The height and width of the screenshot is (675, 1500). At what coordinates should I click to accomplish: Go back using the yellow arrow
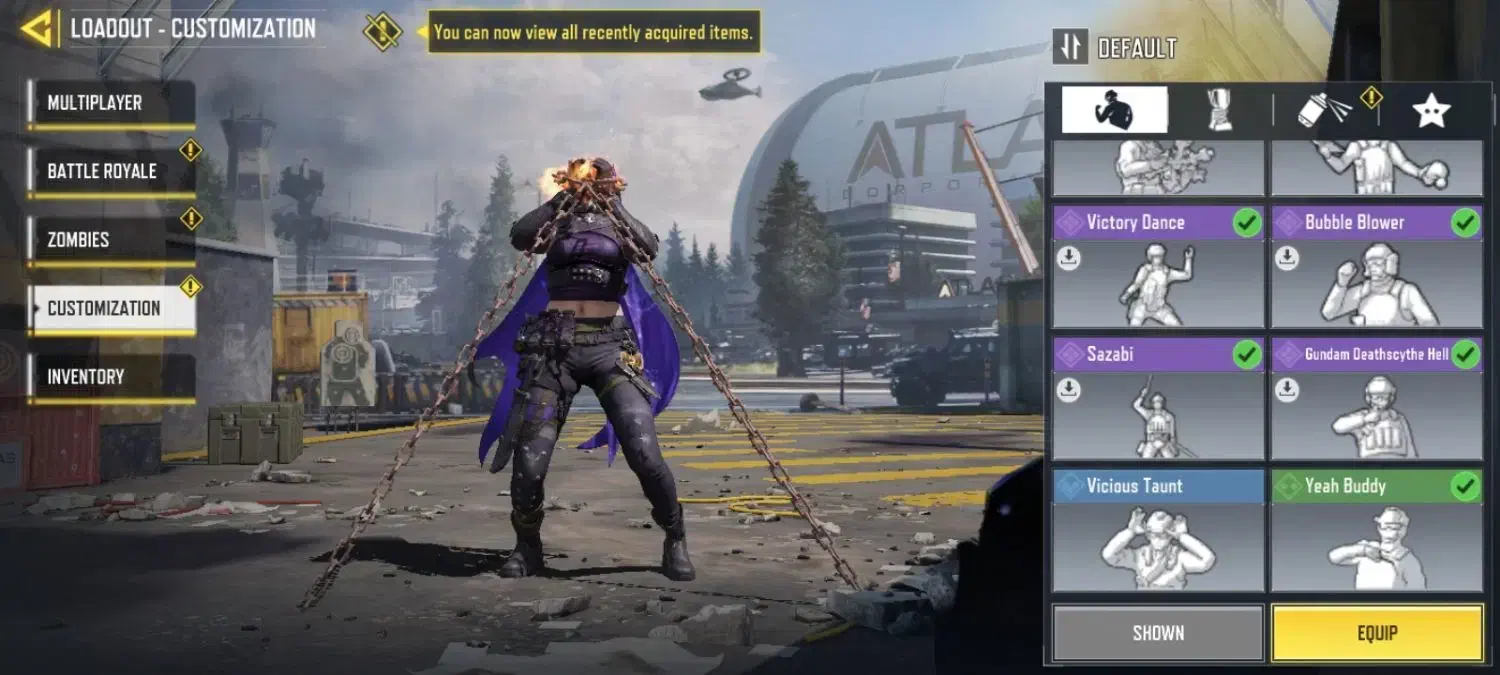tap(36, 28)
